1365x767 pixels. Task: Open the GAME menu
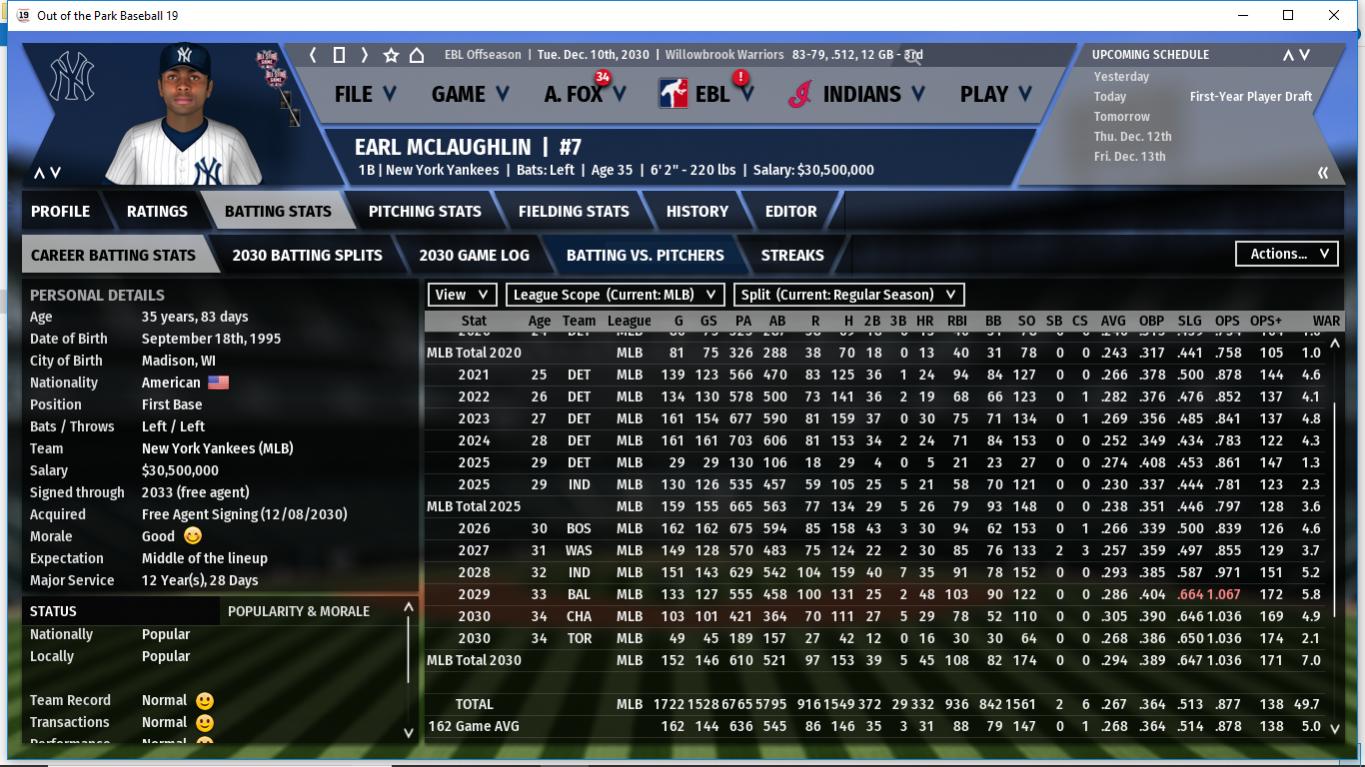pyautogui.click(x=470, y=94)
